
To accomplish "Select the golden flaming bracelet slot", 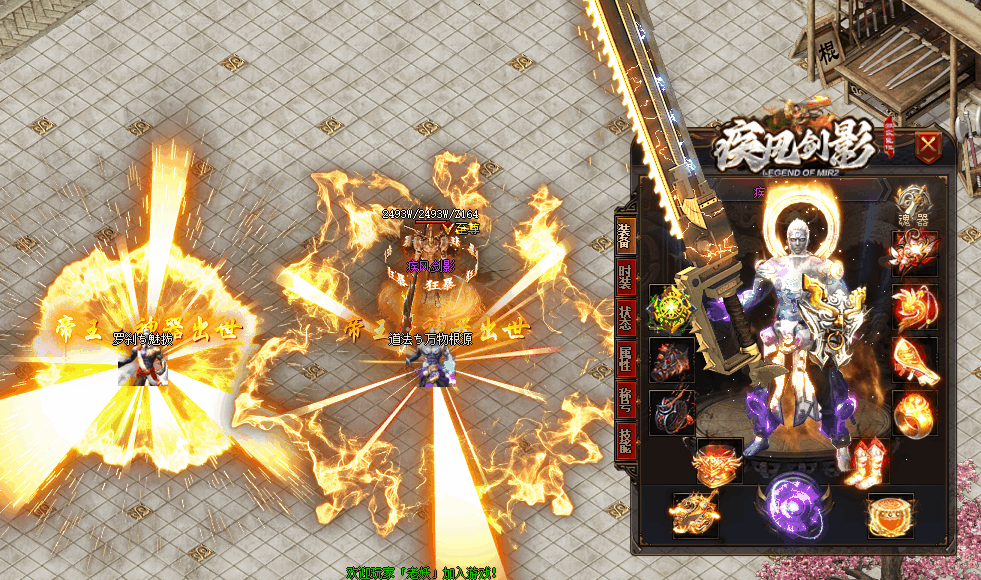I will [x=914, y=360].
